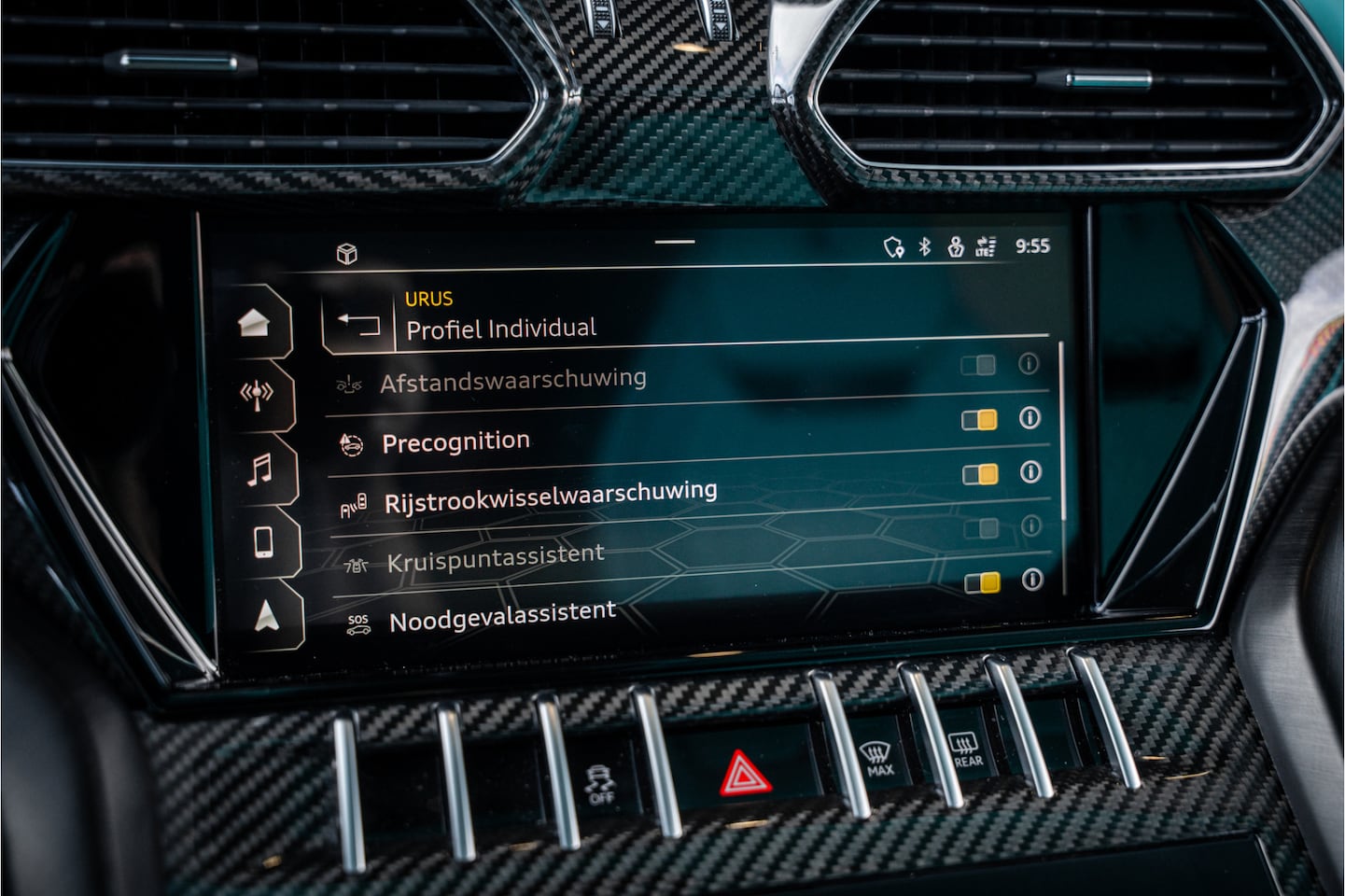Open the phone icon in sidebar
Screen dimensions: 1345x896
tap(263, 541)
